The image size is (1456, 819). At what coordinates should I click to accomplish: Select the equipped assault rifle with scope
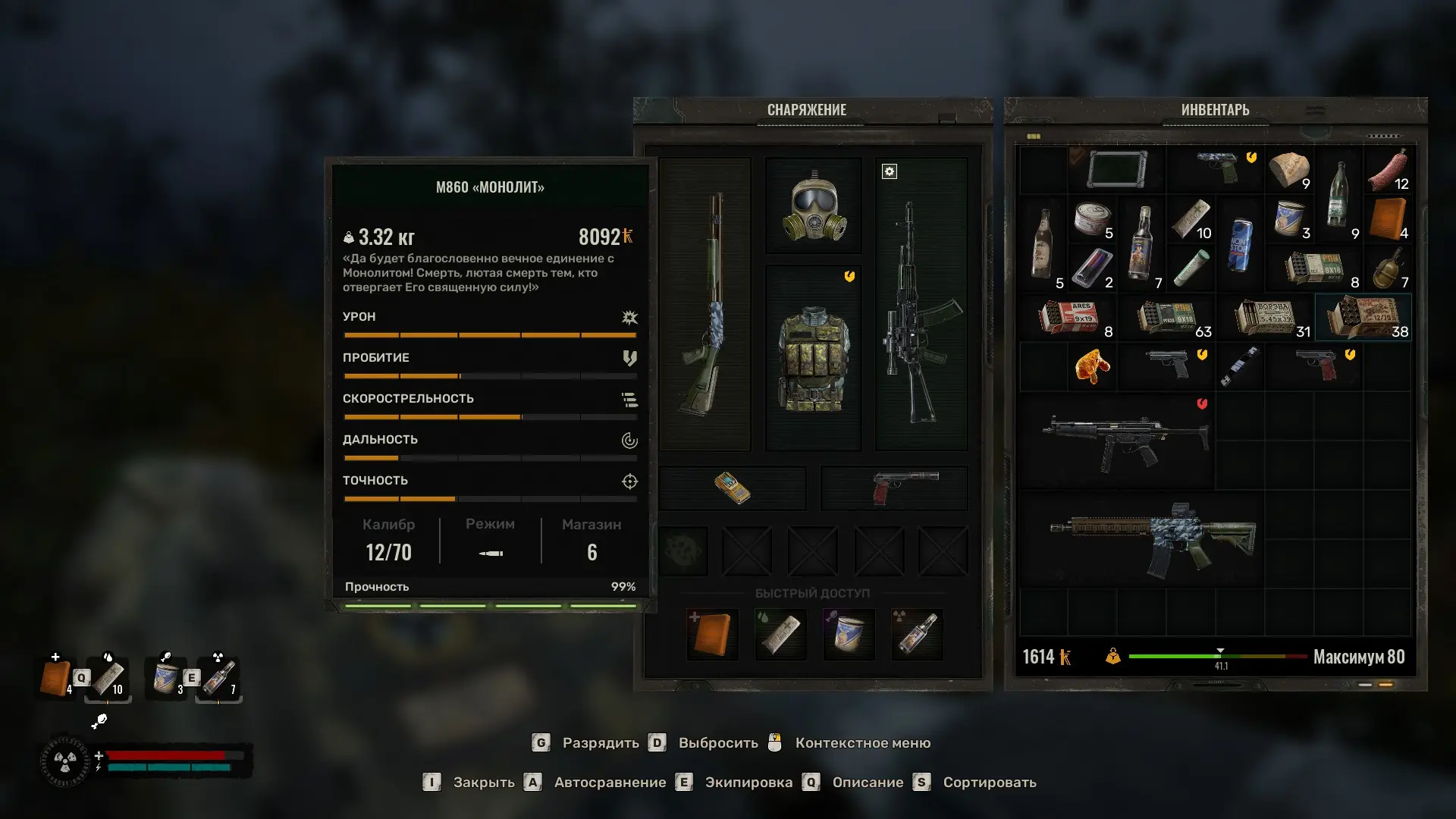(x=921, y=311)
